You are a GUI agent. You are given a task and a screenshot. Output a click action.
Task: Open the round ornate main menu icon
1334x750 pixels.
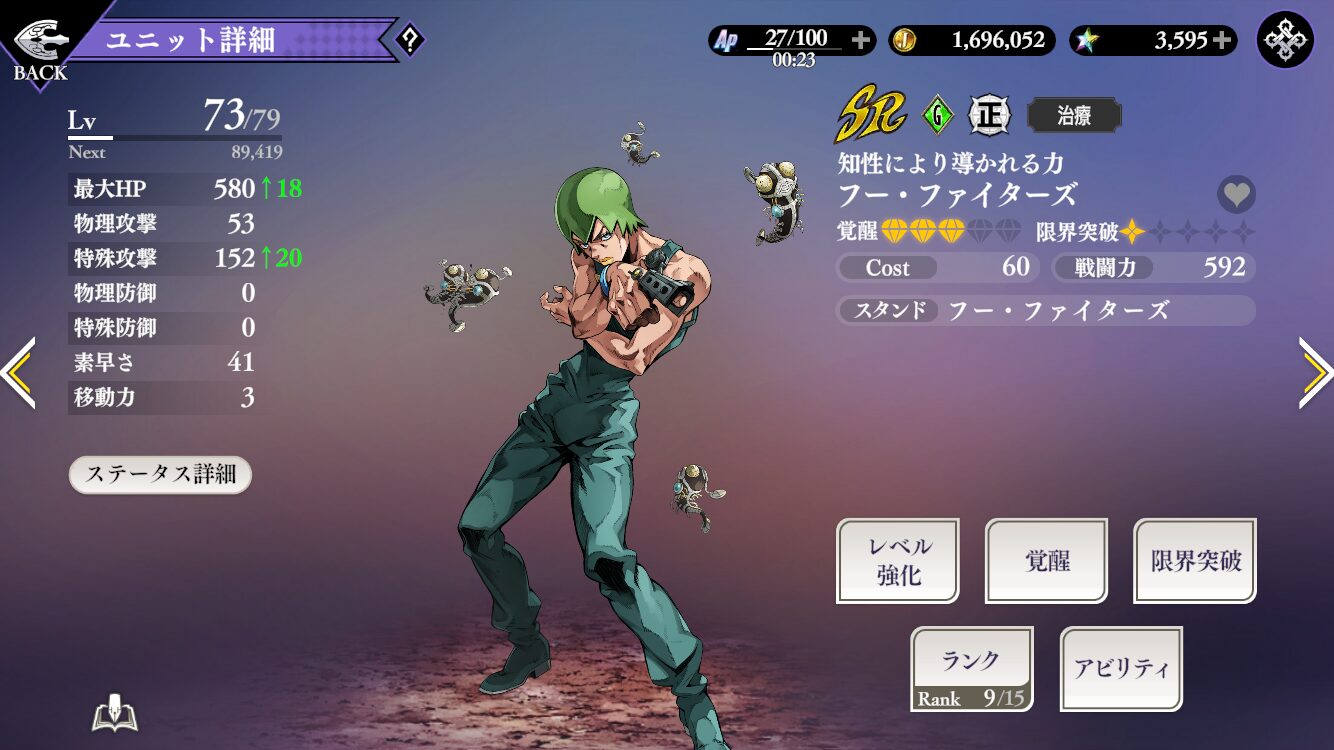[x=1285, y=40]
